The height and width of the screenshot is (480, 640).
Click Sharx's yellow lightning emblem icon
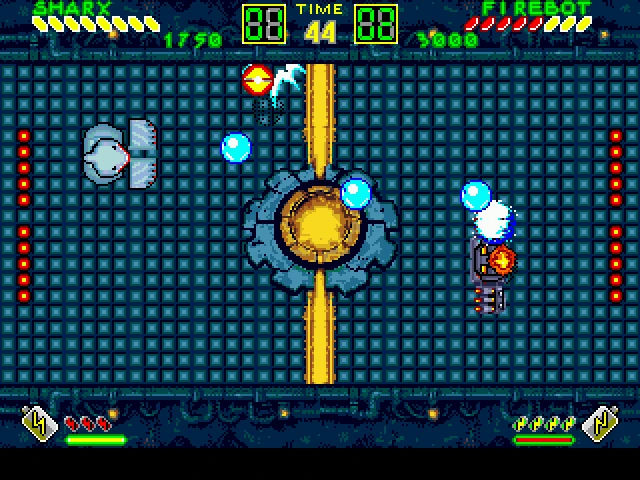[x=37, y=425]
